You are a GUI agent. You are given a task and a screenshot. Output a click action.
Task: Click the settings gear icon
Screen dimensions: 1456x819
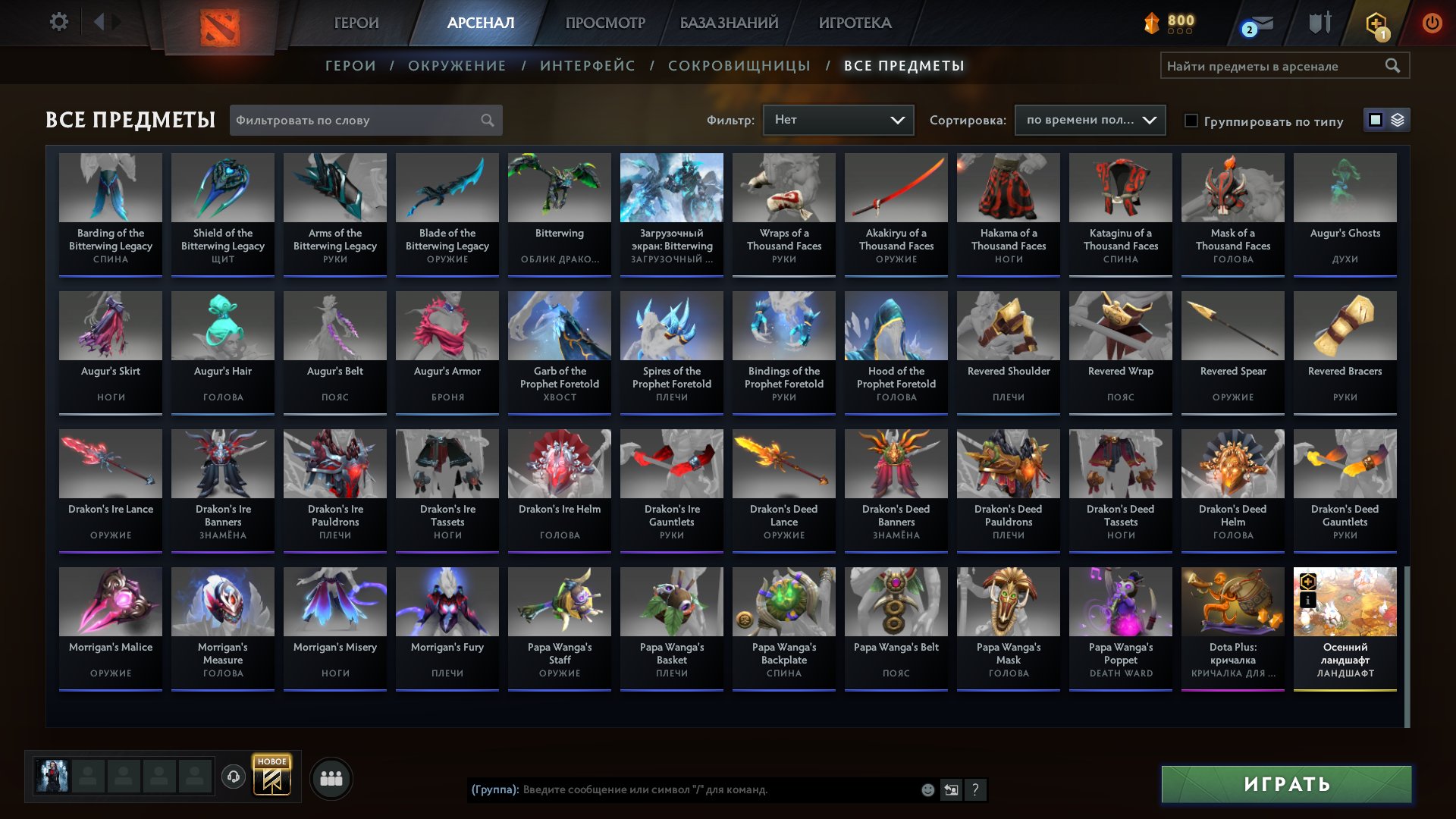click(59, 21)
